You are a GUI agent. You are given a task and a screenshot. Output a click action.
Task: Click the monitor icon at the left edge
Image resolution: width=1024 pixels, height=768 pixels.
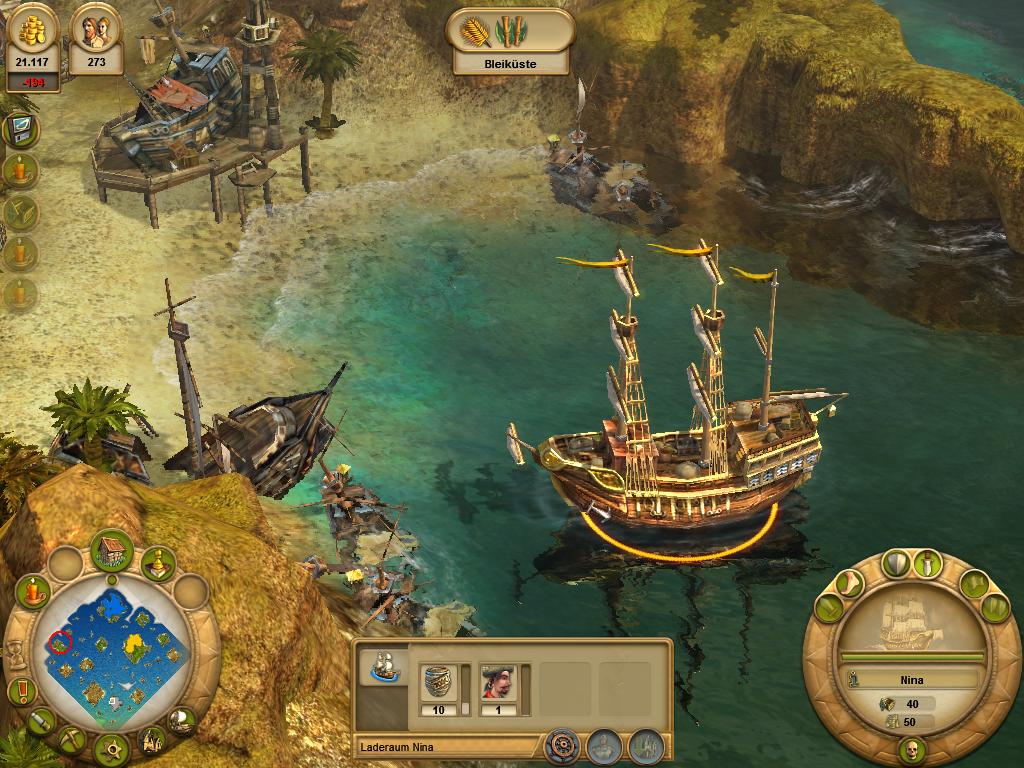click(17, 130)
